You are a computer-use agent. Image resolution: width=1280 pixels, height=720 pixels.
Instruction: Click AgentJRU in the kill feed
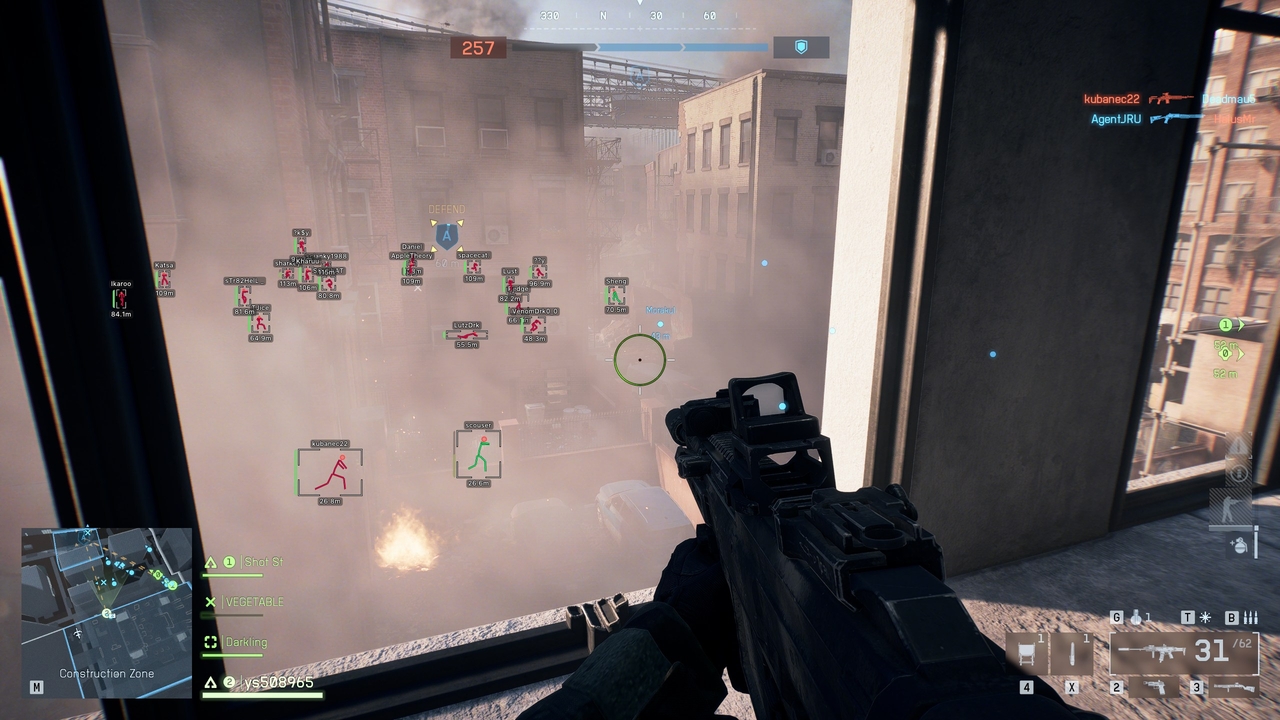(x=1115, y=118)
